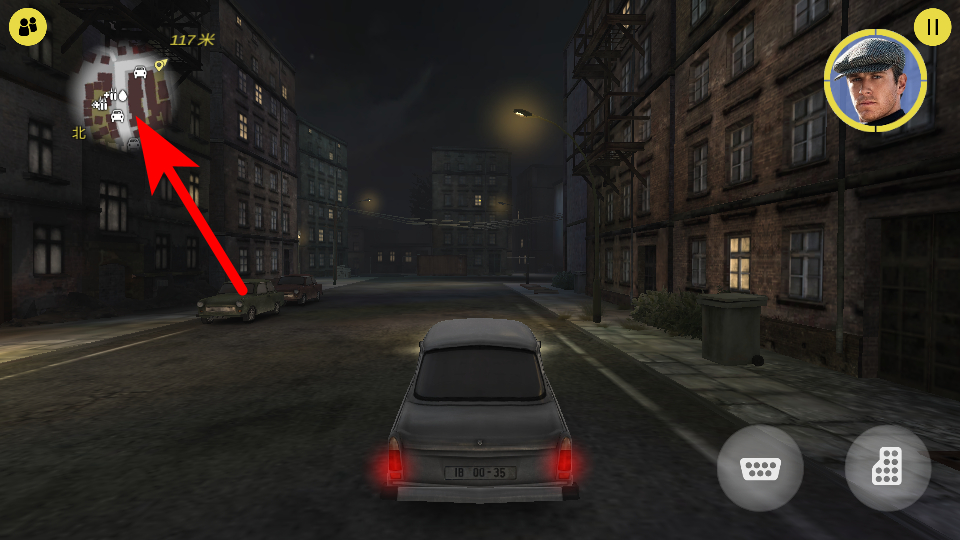The image size is (960, 540).
Task: Activate the brake pedal button
Action: [x=760, y=468]
